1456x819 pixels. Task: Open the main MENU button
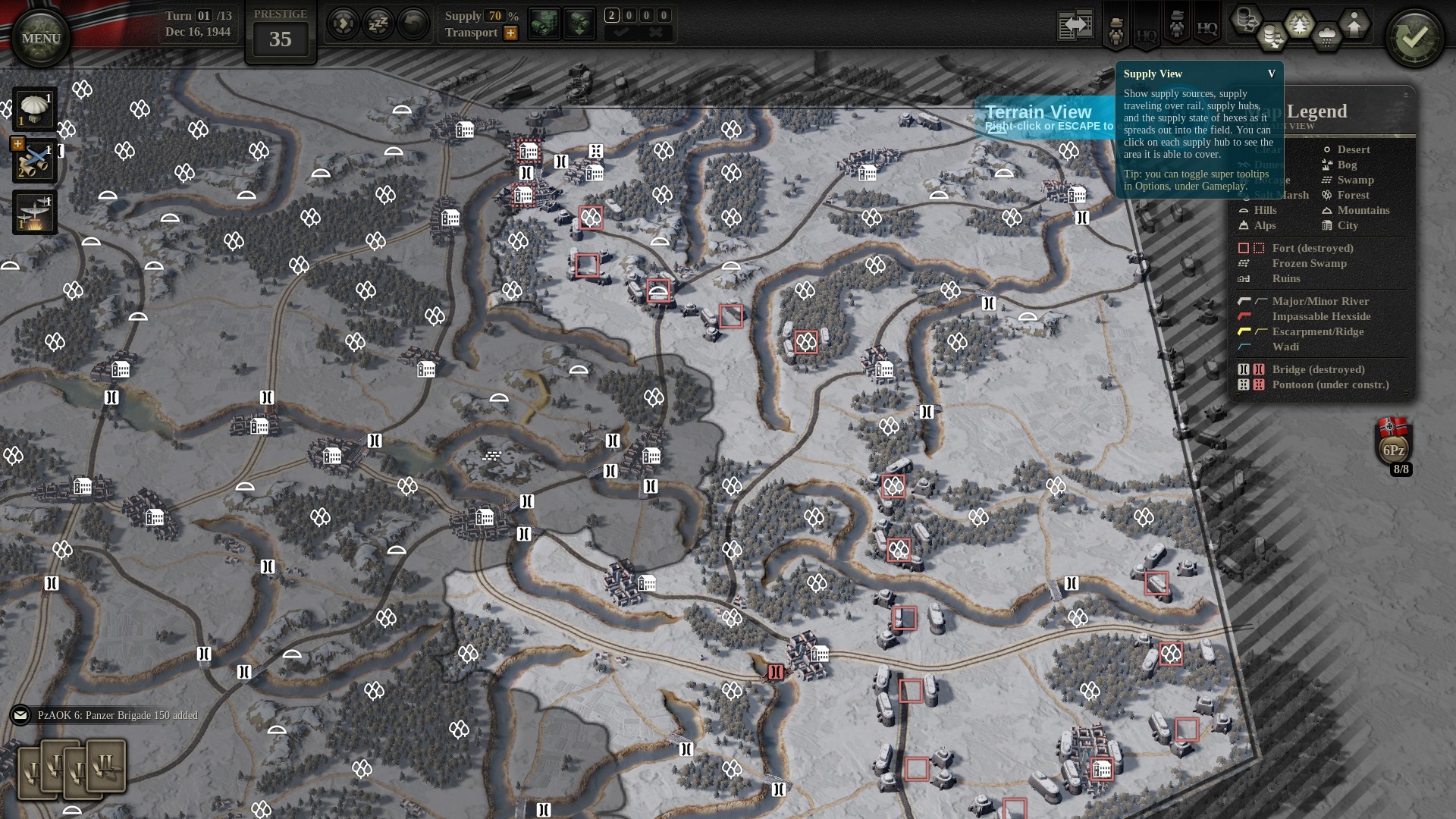41,38
